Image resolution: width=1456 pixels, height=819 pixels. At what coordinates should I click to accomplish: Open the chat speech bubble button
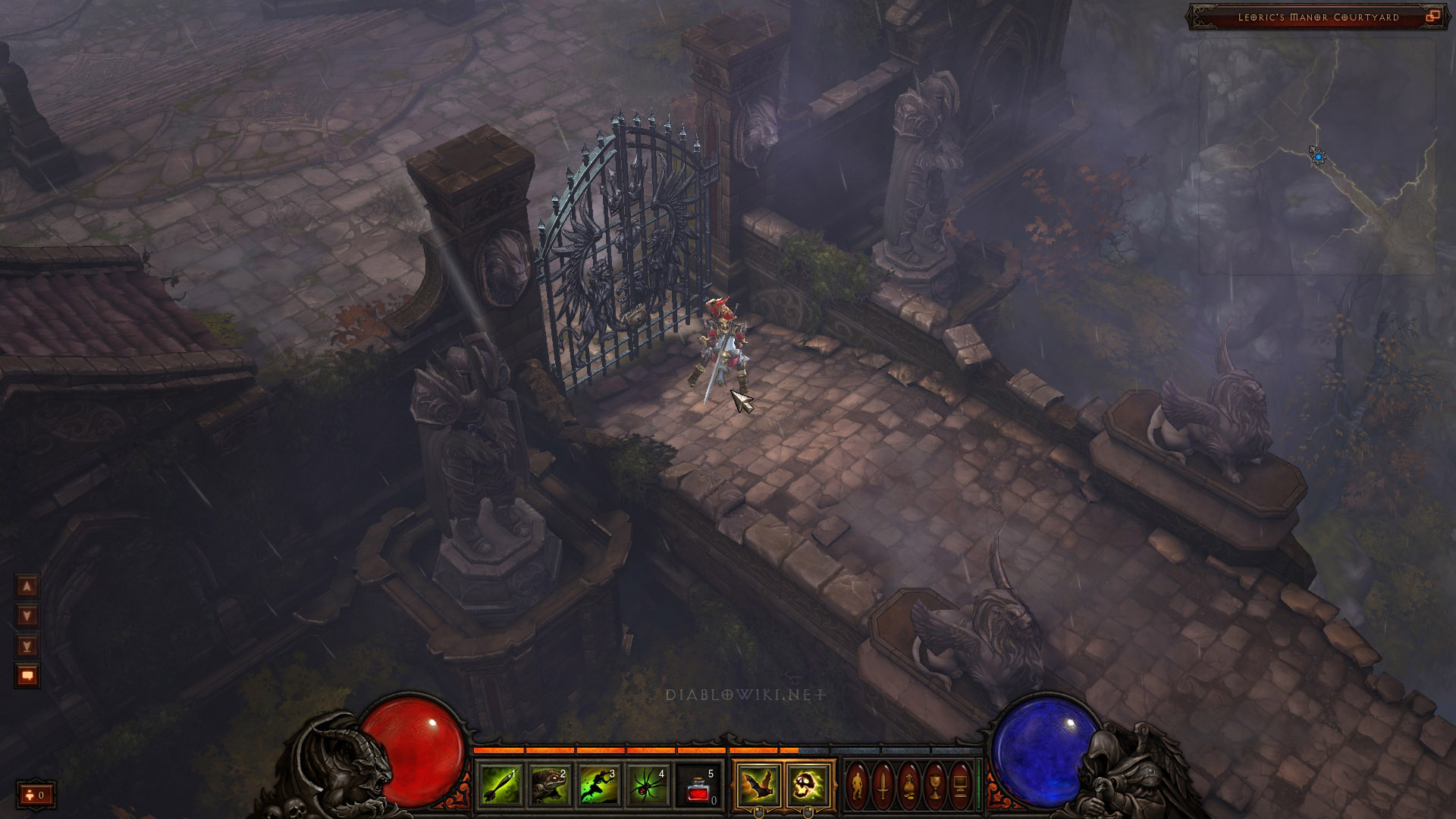27,675
